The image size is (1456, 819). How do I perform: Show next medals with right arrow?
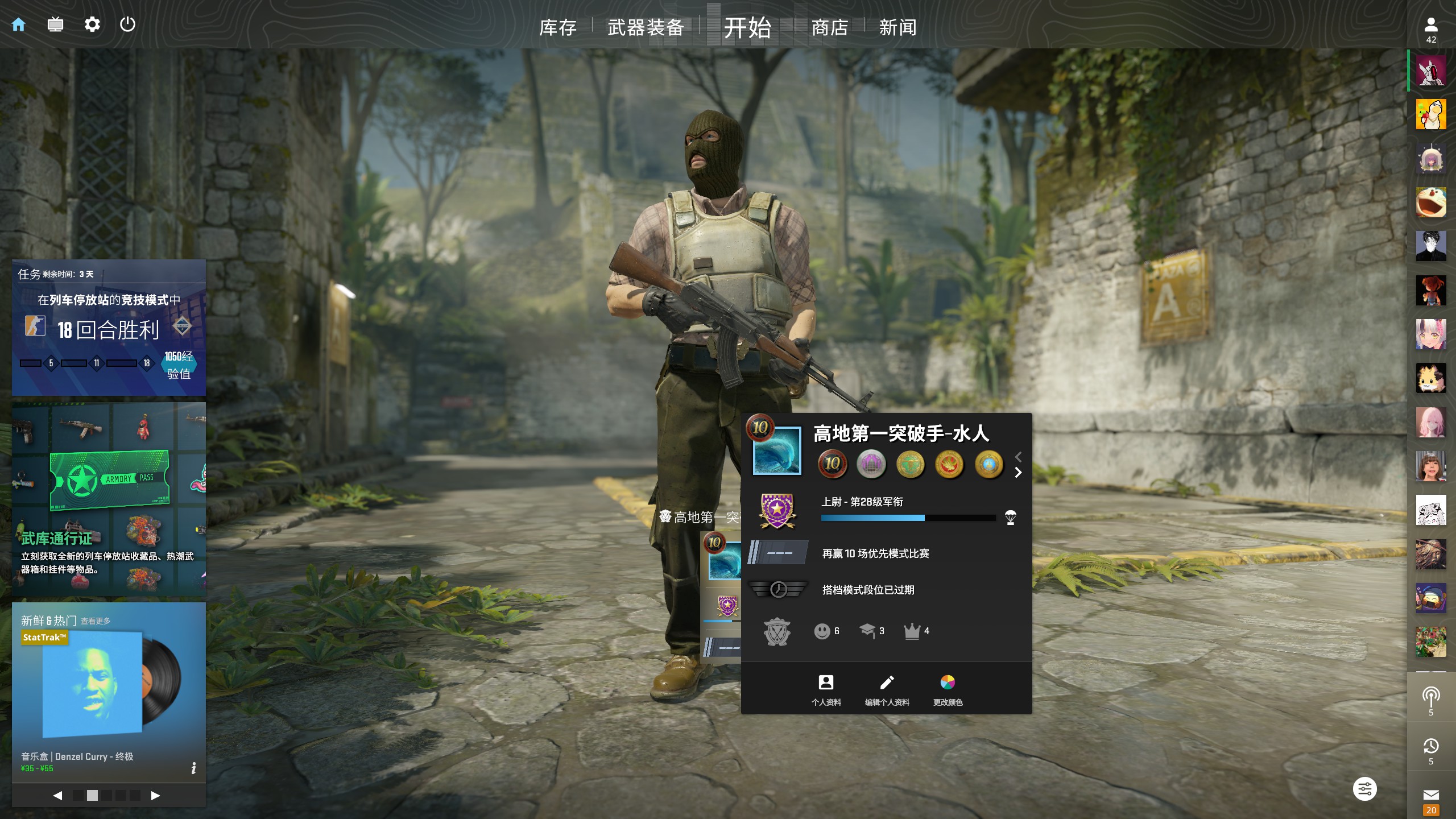point(1018,473)
